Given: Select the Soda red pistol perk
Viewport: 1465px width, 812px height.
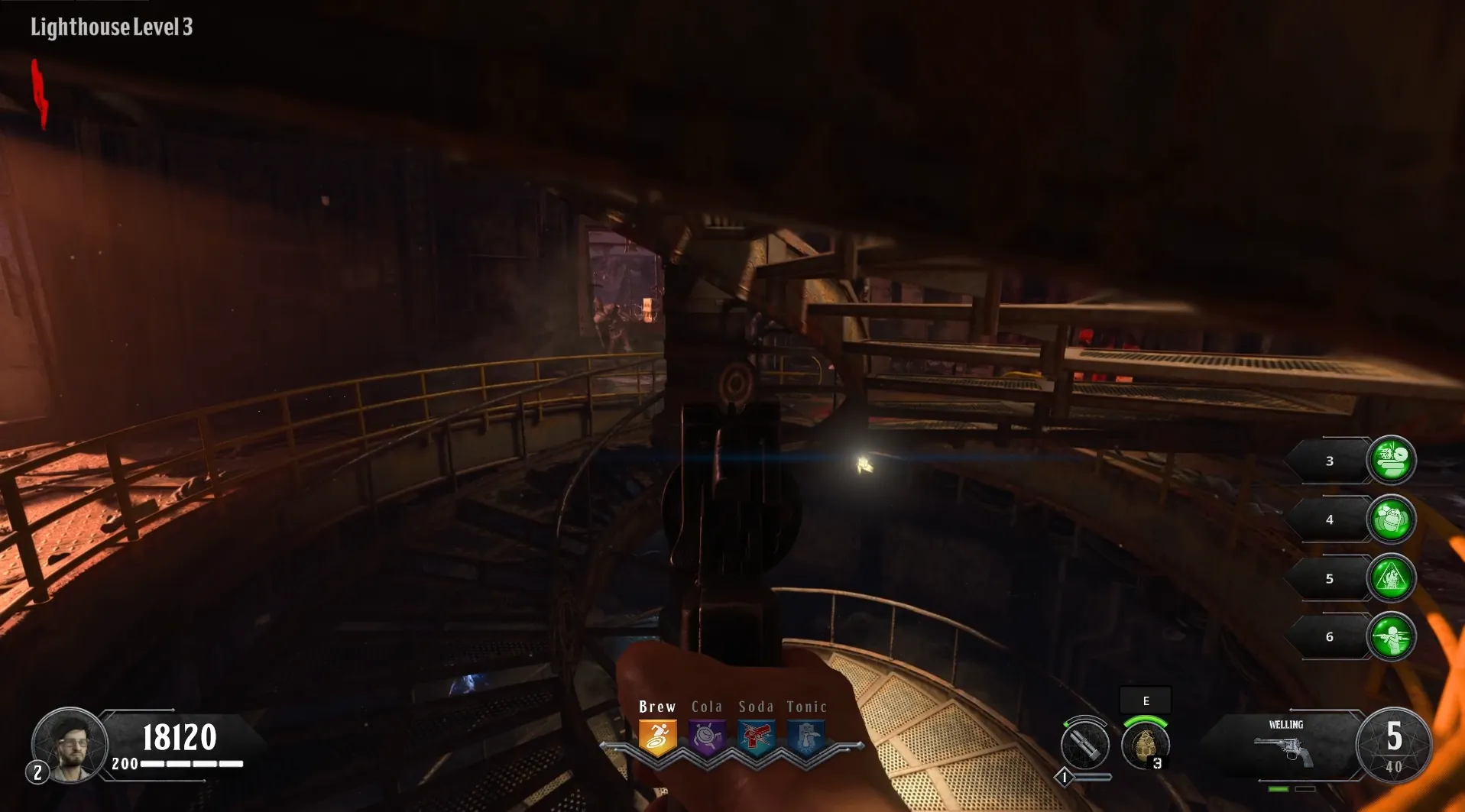Looking at the screenshot, I should pyautogui.click(x=756, y=738).
